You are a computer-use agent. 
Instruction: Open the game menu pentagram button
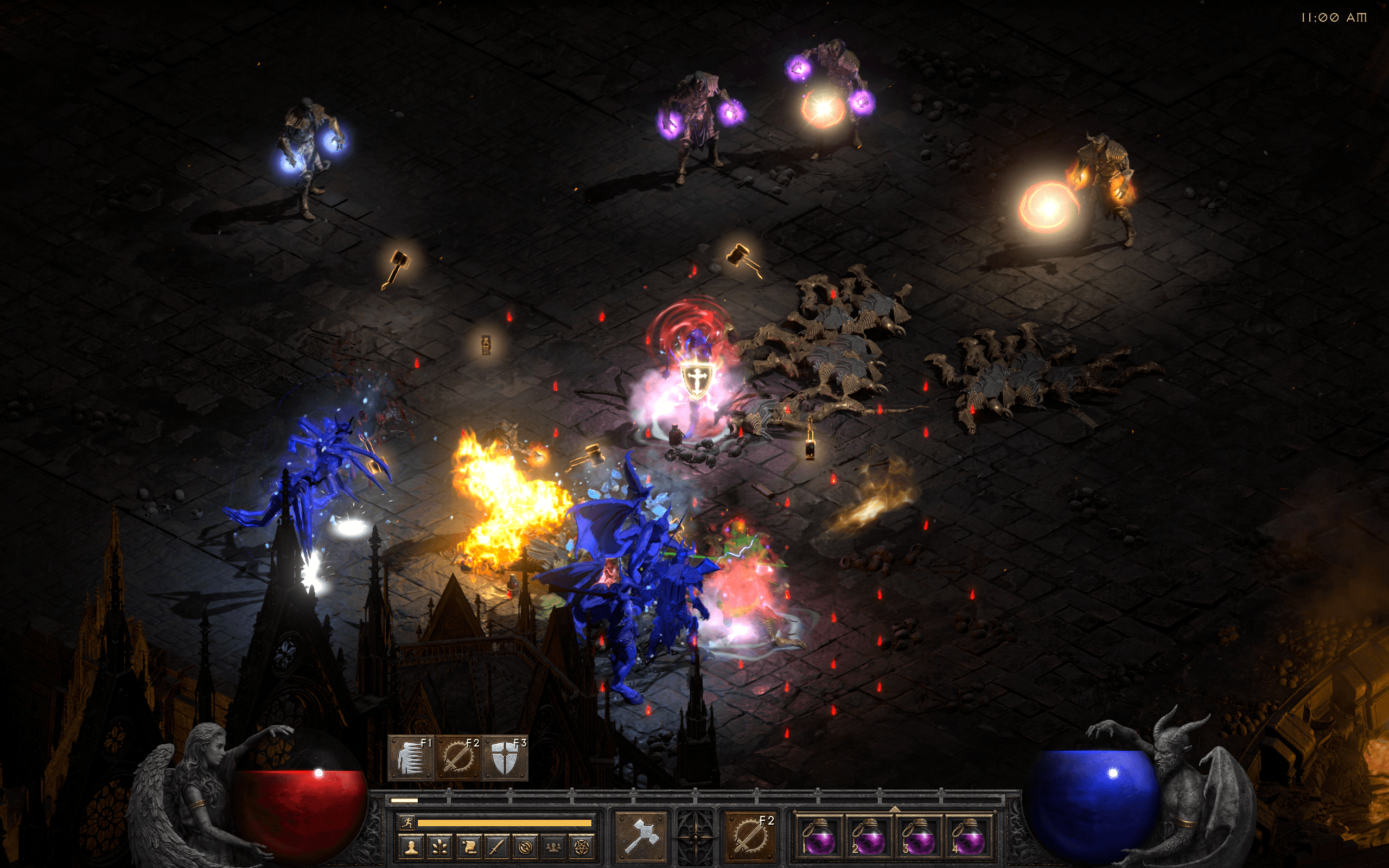(582, 847)
